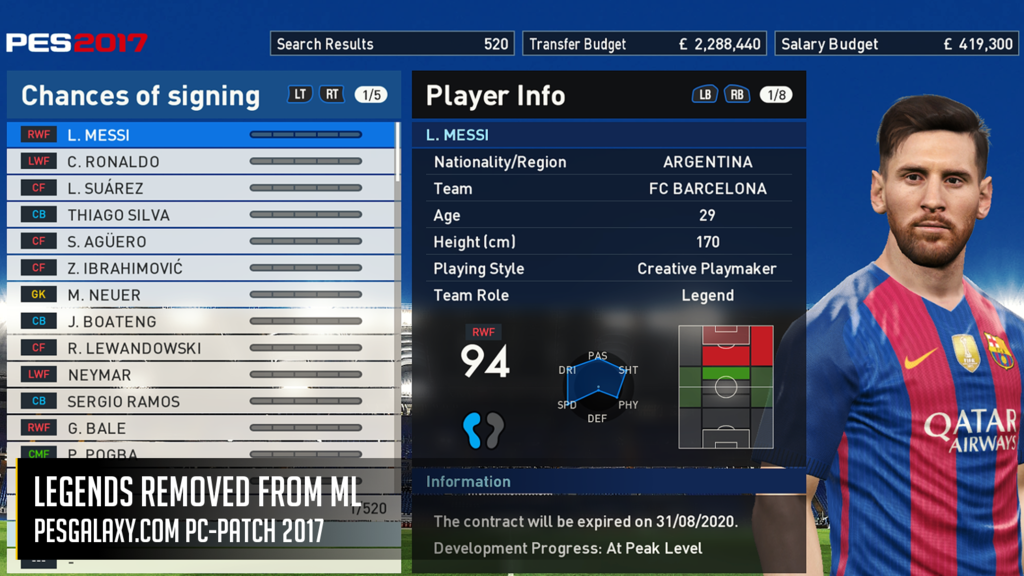Viewport: 1024px width, 576px height.
Task: Select L. Messi in the player list
Action: [x=200, y=135]
